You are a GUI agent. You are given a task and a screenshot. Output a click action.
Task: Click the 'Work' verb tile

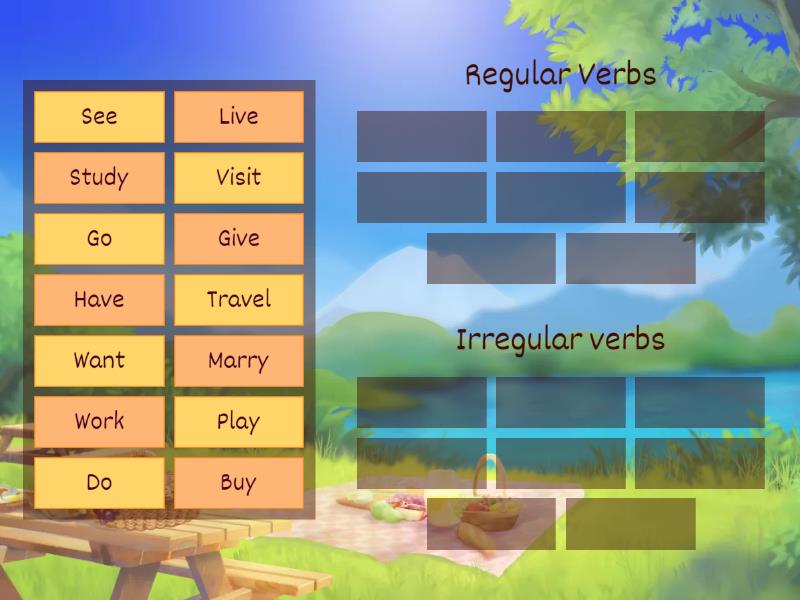pos(99,422)
